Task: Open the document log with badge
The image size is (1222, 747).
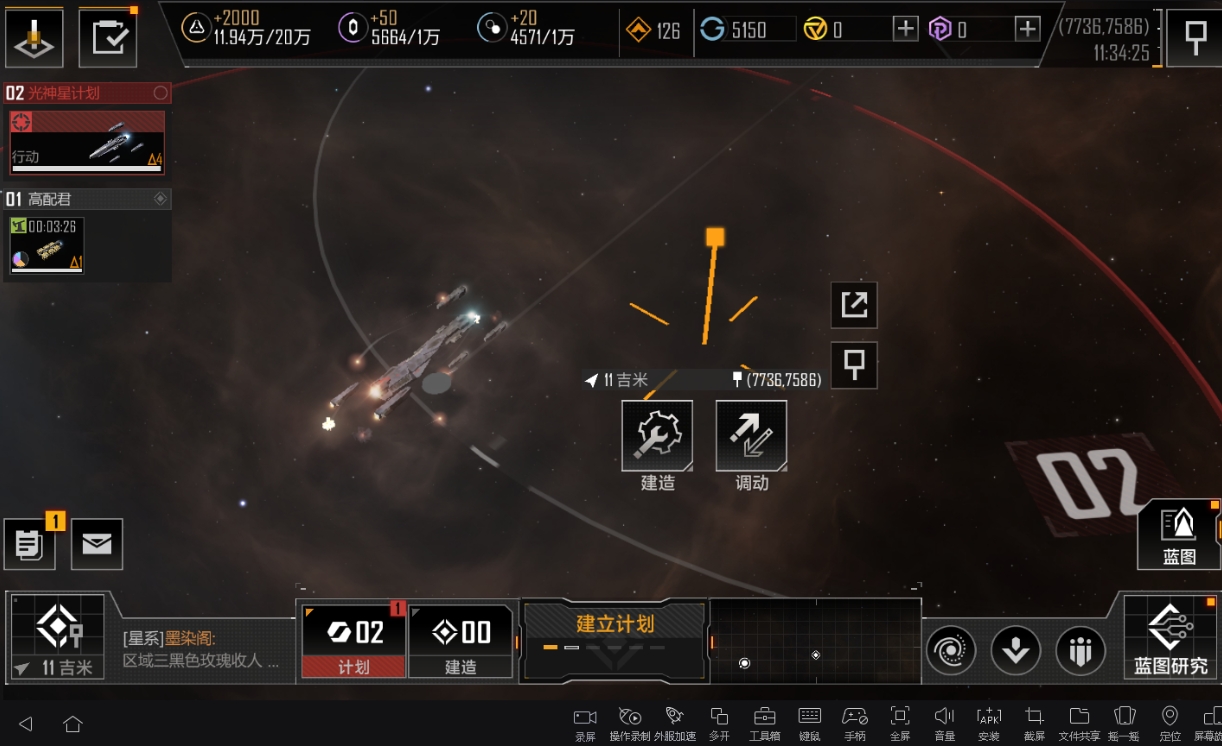Action: click(30, 545)
